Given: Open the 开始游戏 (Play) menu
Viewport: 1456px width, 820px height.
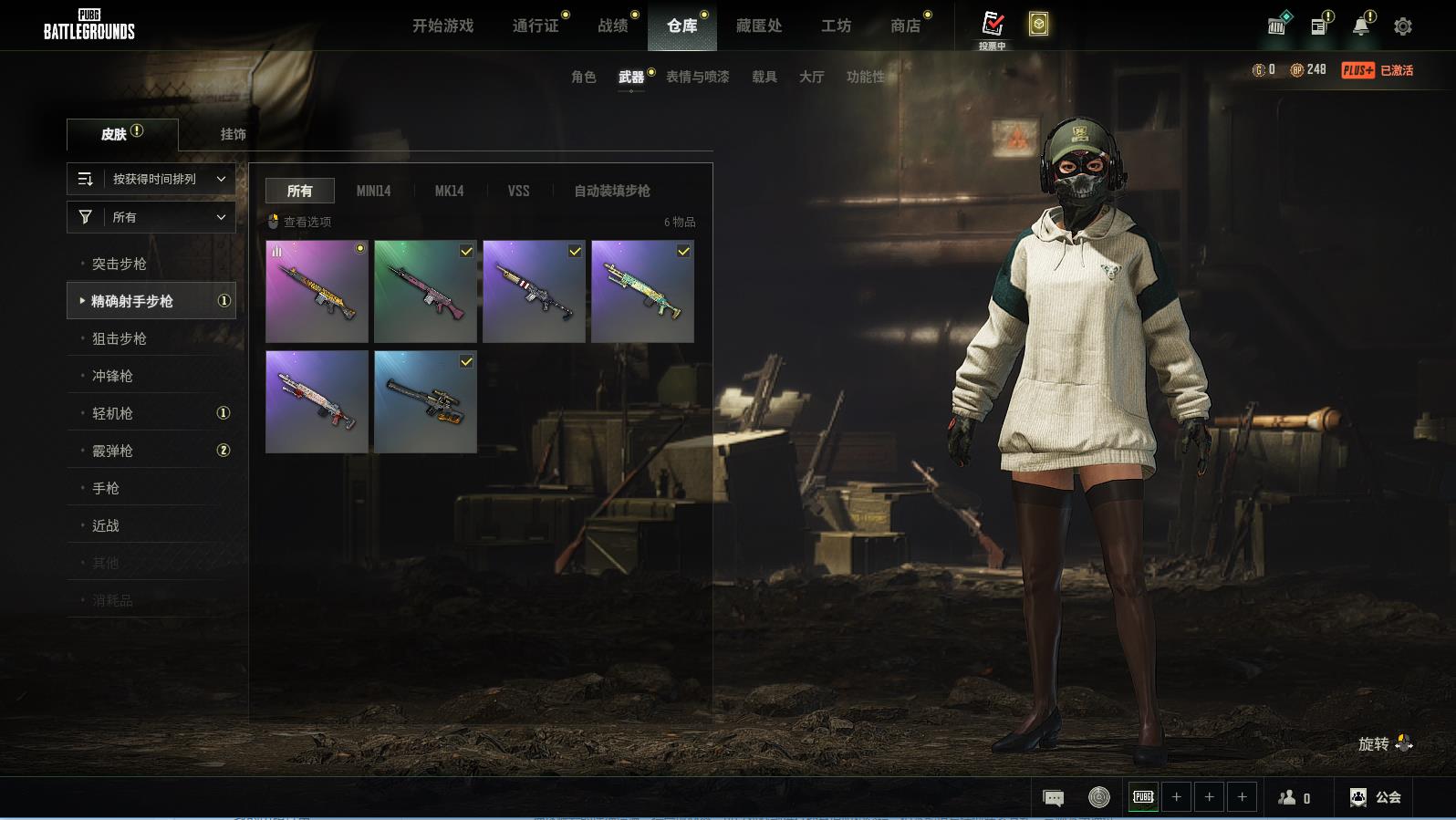Looking at the screenshot, I should (442, 26).
